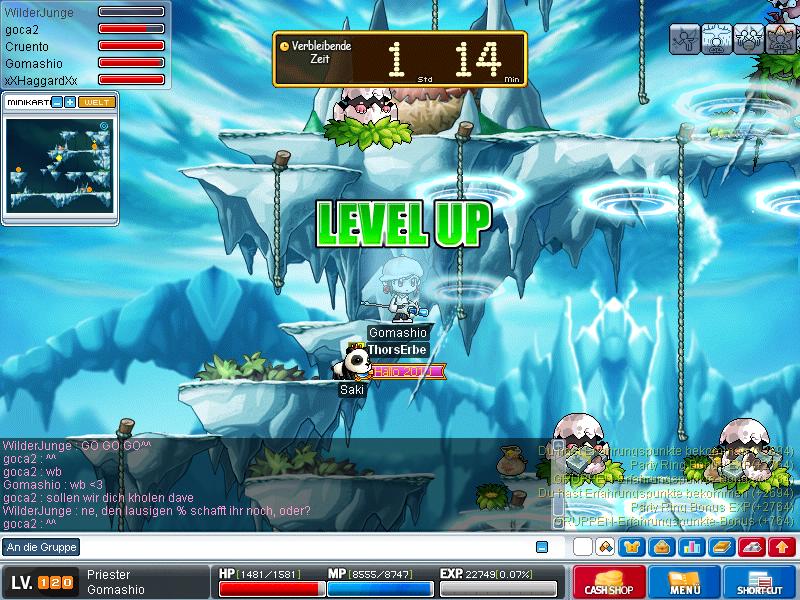Click the red key-settings toolbar icon
Image resolution: width=800 pixels, height=600 pixels.
coord(751,547)
